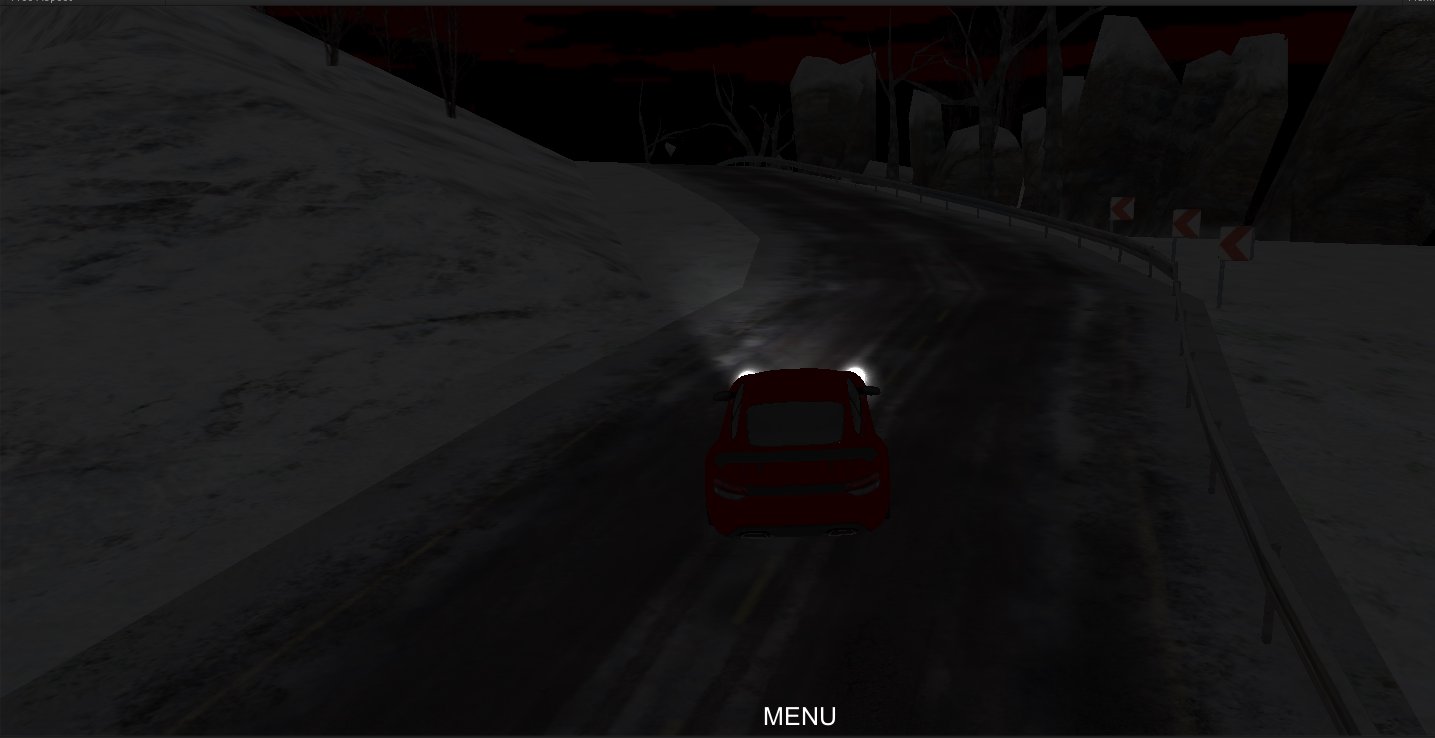This screenshot has width=1435, height=738.
Task: Select the rightmost chevron arrow sign
Action: [x=1236, y=243]
